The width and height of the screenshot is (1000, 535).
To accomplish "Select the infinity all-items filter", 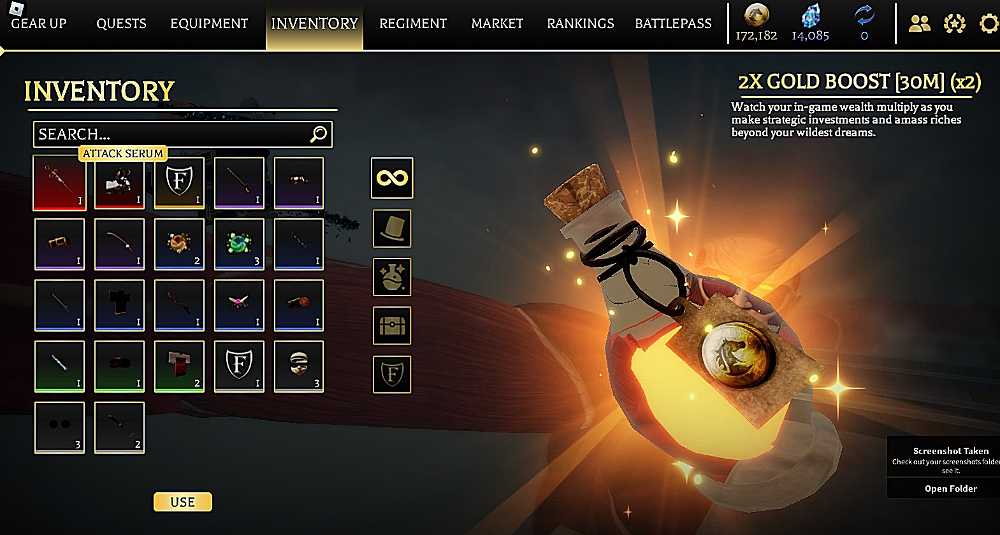I will (392, 179).
